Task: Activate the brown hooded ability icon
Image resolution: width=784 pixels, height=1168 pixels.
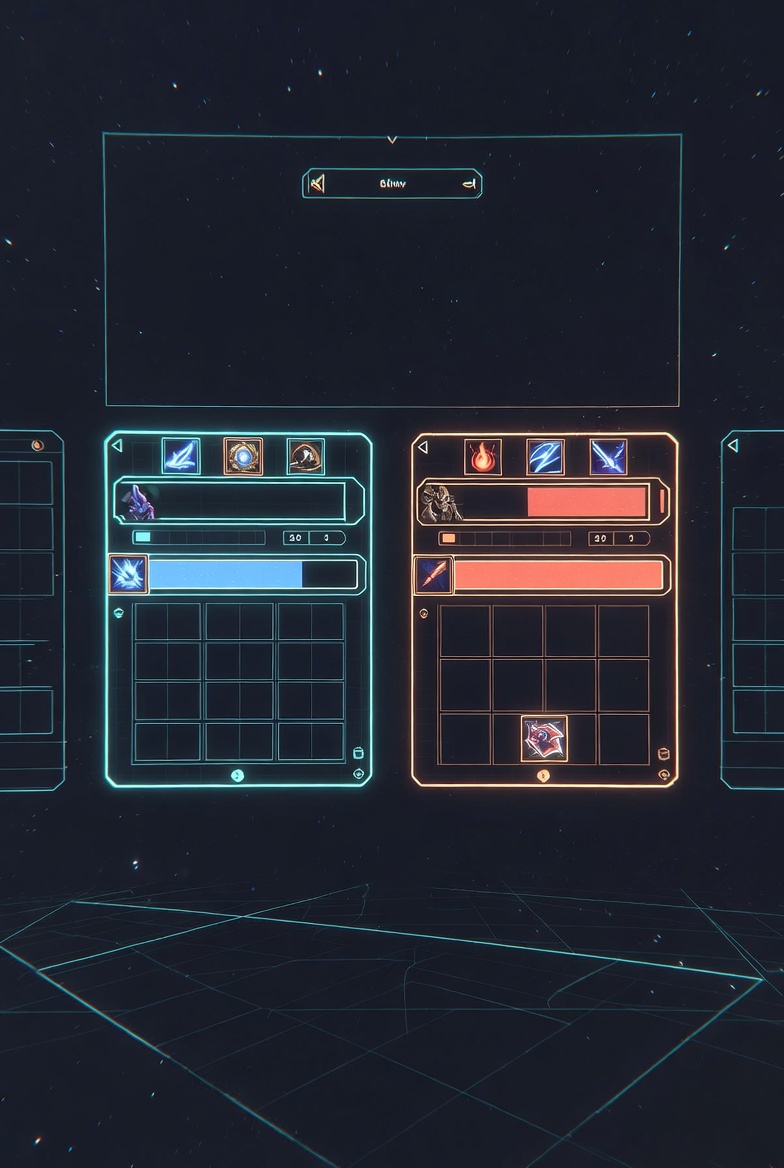Action: click(x=305, y=456)
